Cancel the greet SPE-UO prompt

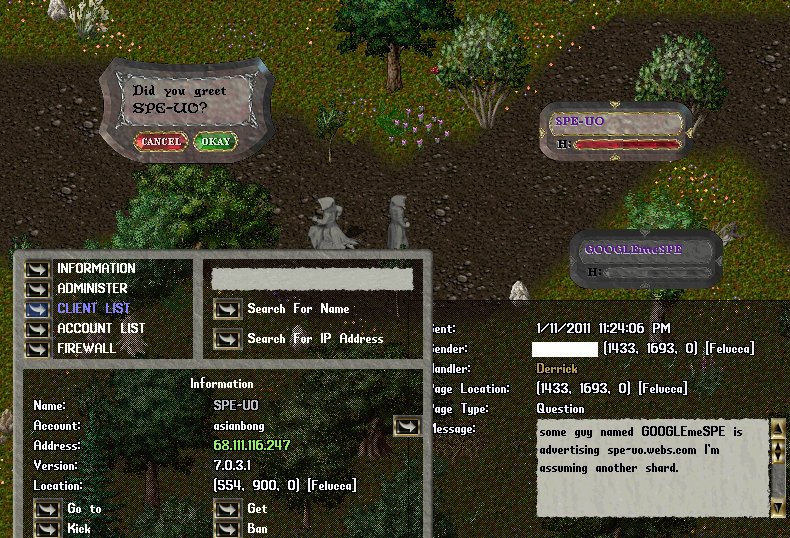click(x=160, y=142)
